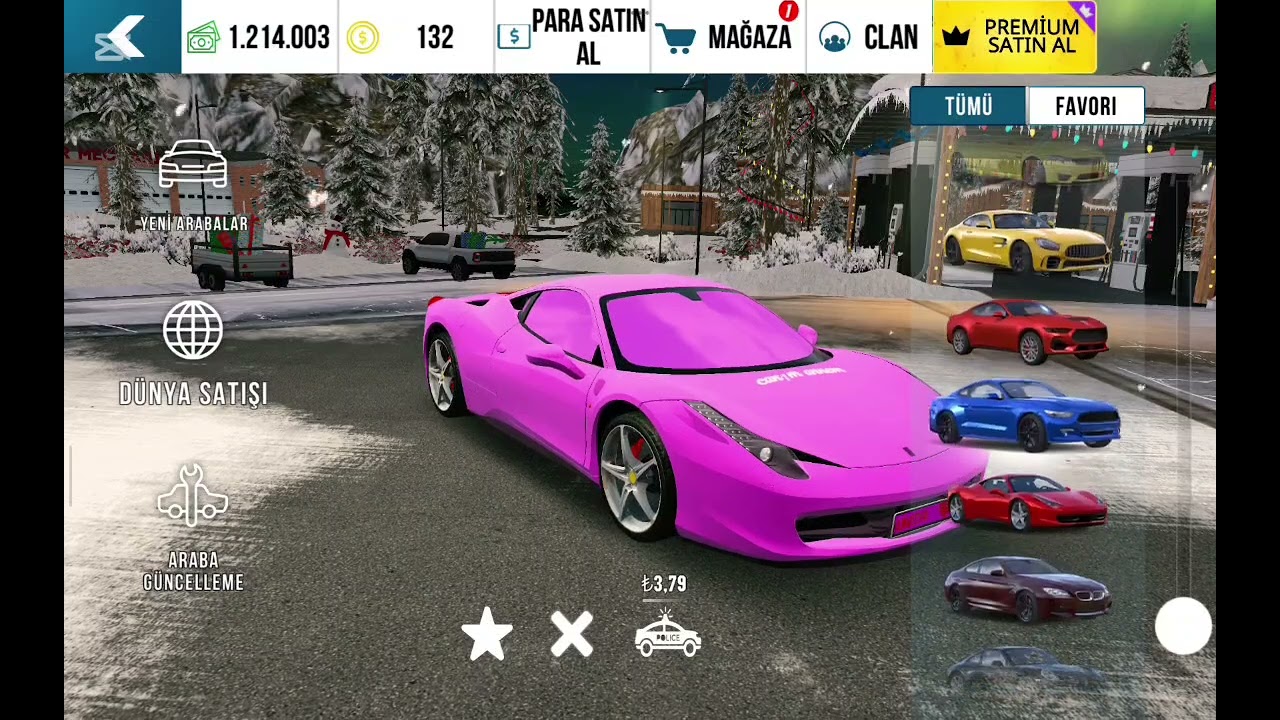Image resolution: width=1280 pixels, height=720 pixels.
Task: Choose the blue Mustang in car list
Action: tap(1025, 414)
